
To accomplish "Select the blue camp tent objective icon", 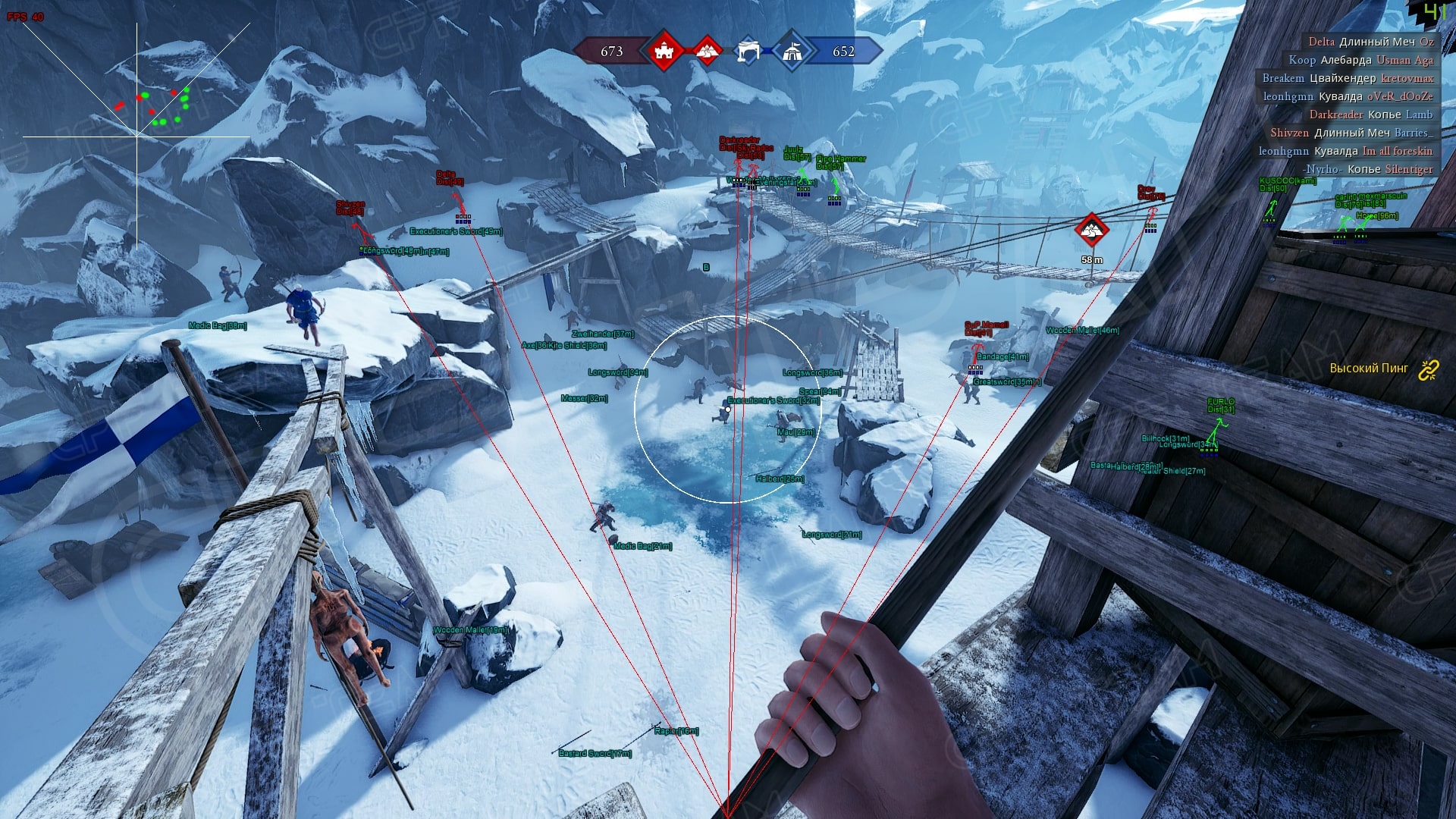I will pyautogui.click(x=792, y=52).
